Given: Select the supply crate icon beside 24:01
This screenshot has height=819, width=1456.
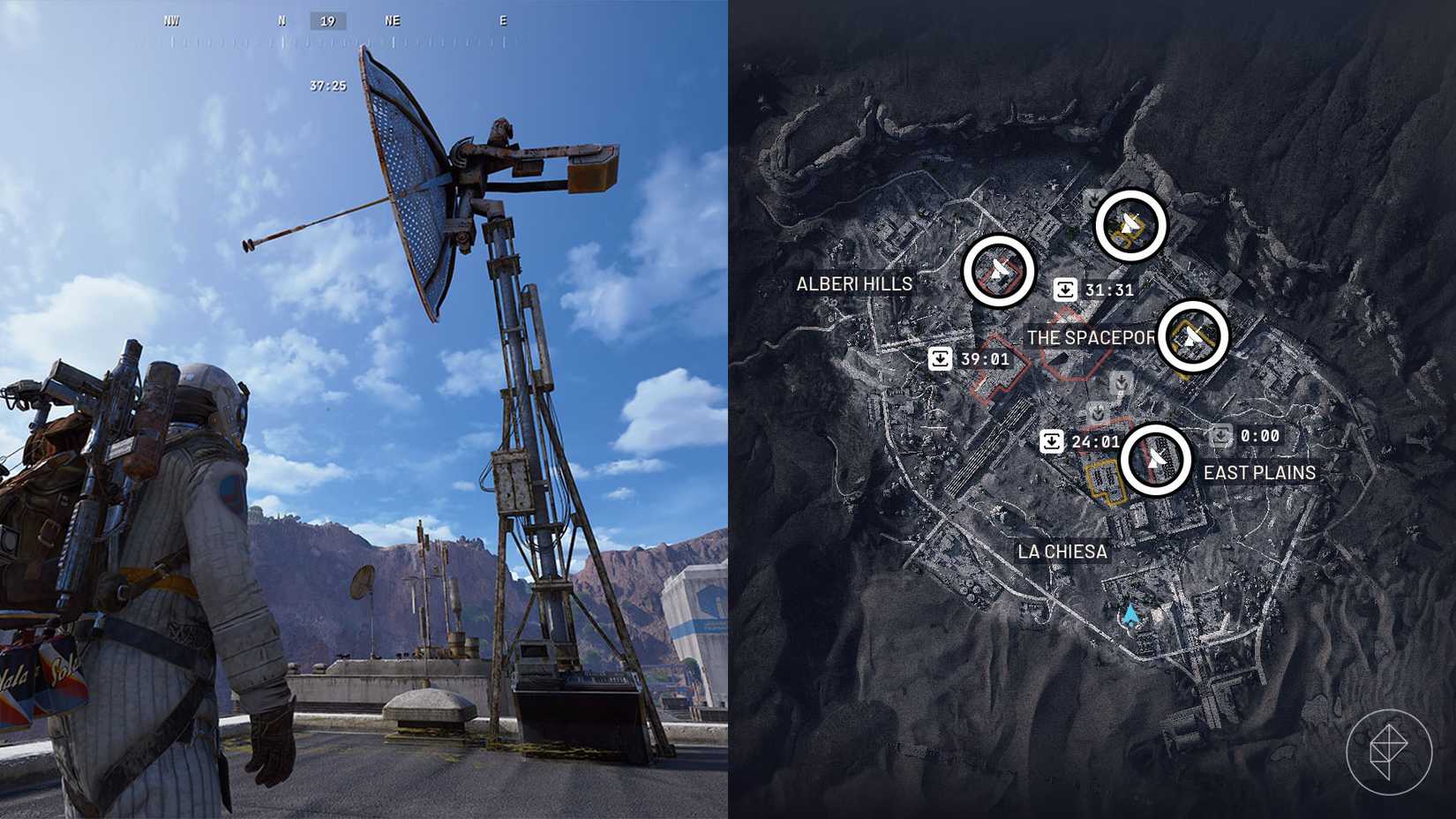Looking at the screenshot, I should 1051,440.
